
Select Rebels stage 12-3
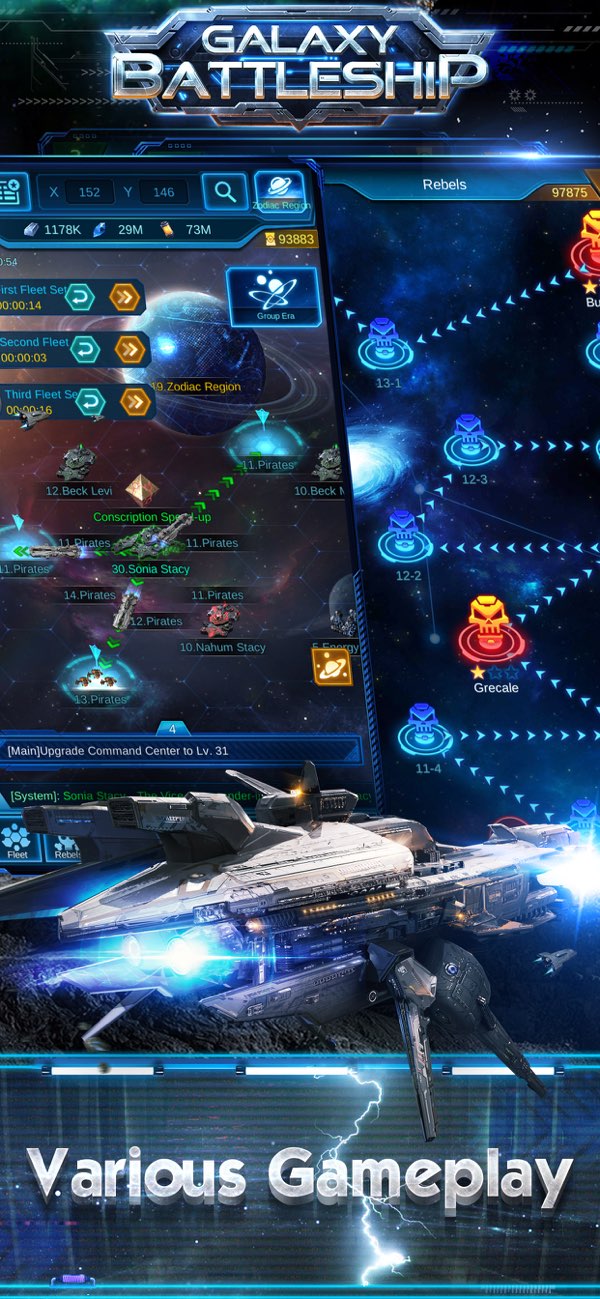[x=471, y=442]
